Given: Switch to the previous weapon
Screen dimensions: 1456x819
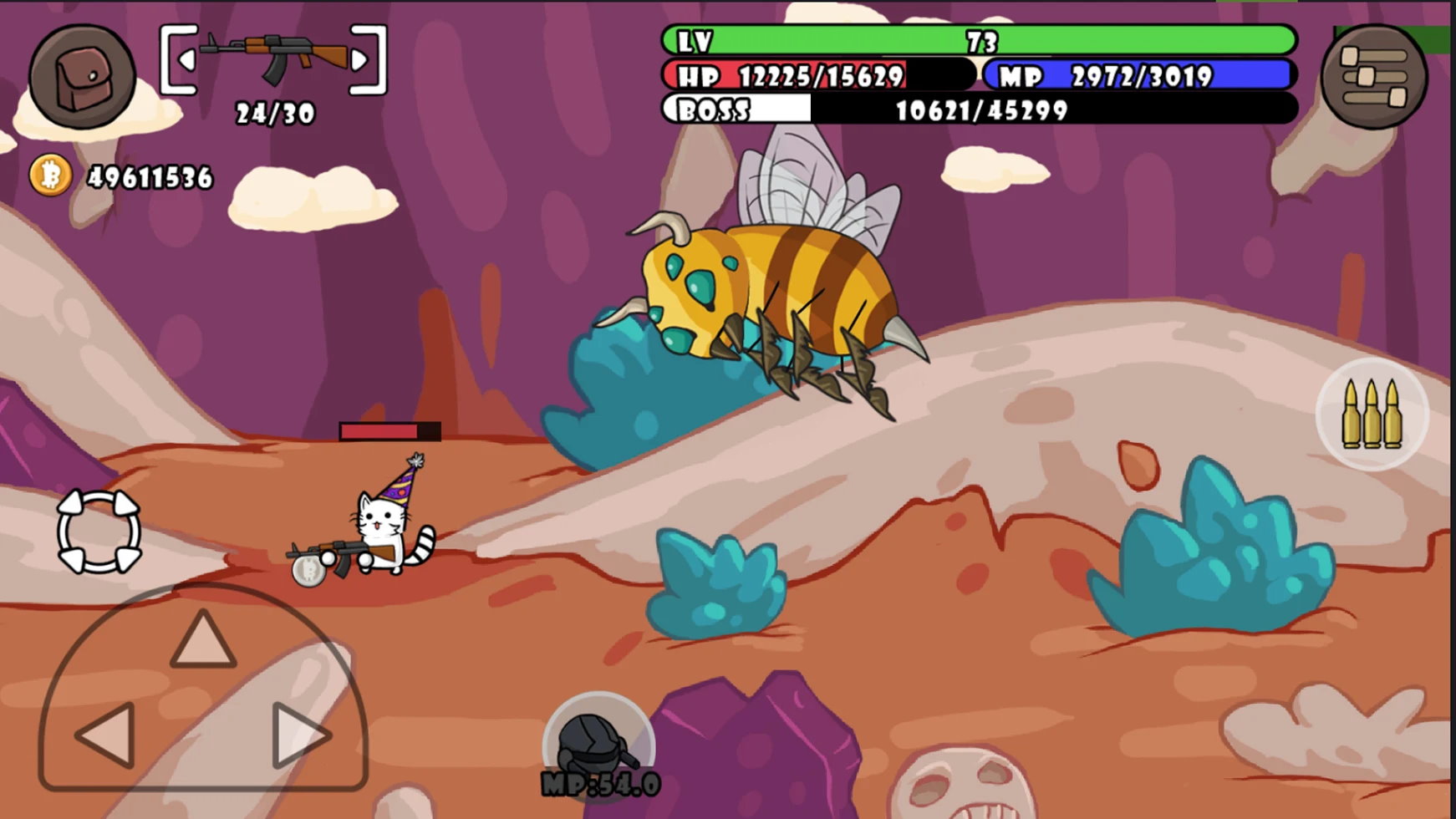Looking at the screenshot, I should tap(186, 60).
